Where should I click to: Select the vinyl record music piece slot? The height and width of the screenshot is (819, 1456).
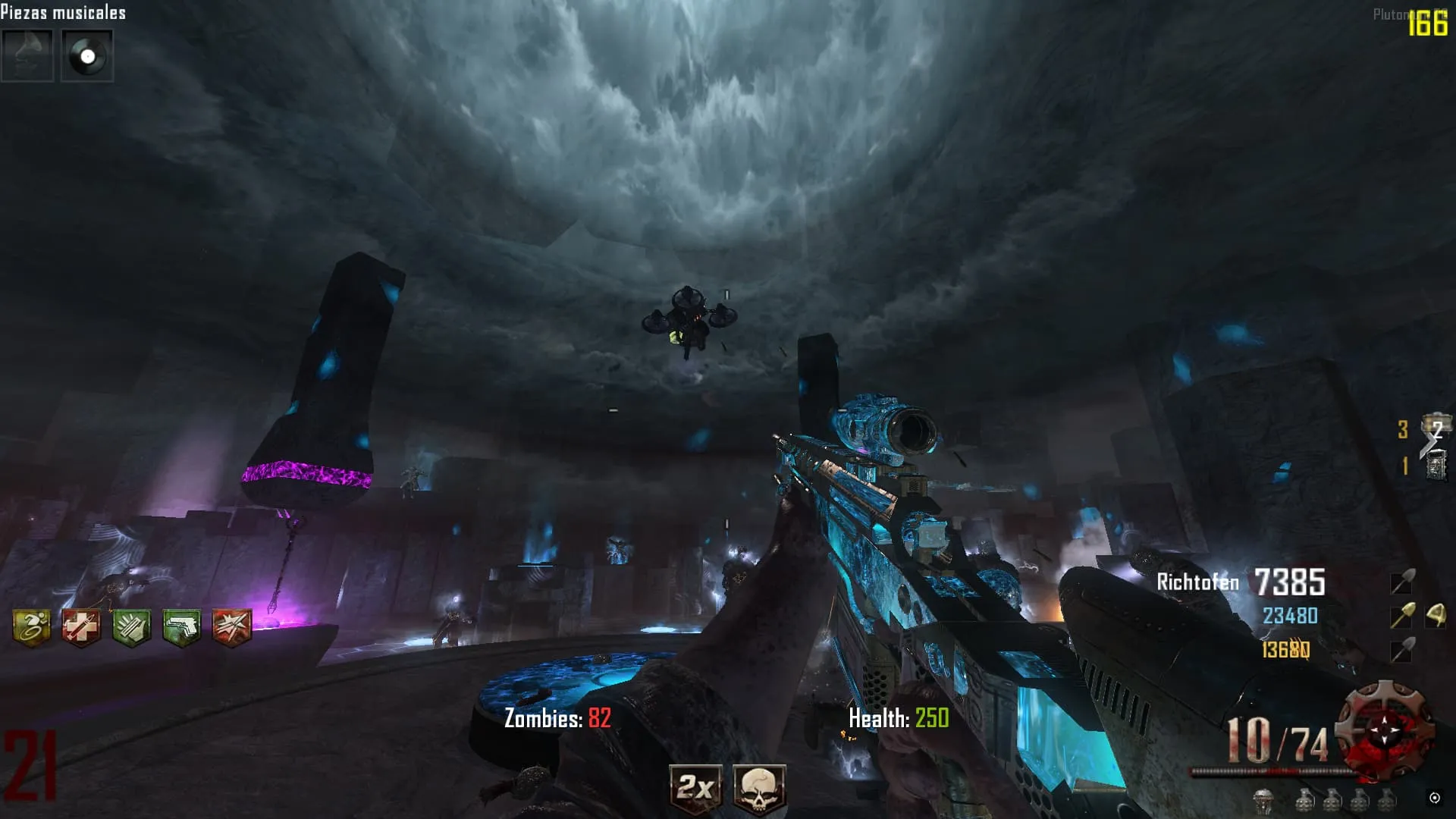click(x=87, y=55)
